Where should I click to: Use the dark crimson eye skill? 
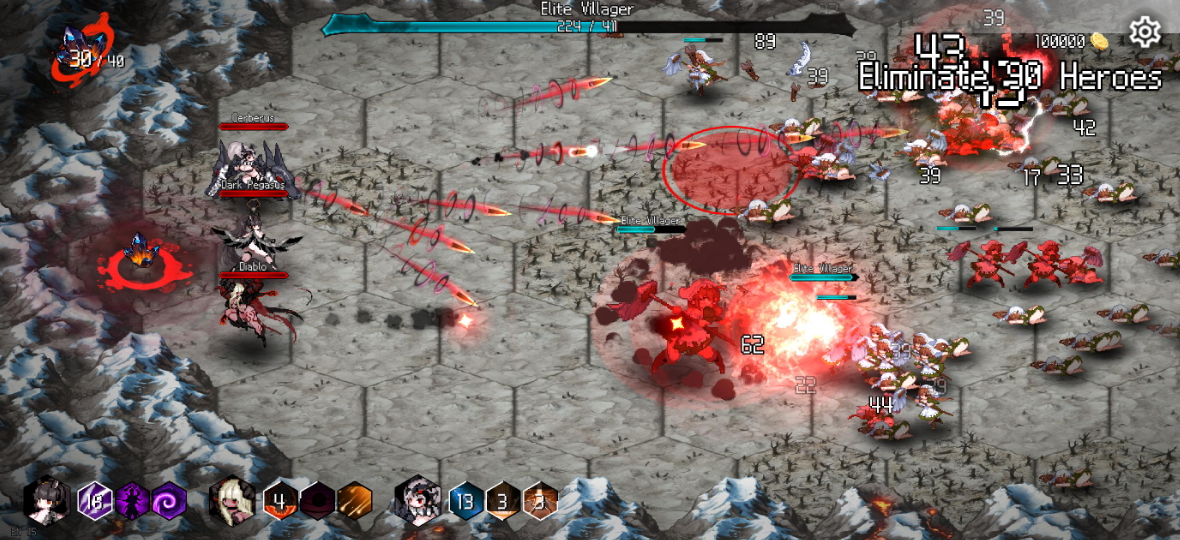point(317,499)
